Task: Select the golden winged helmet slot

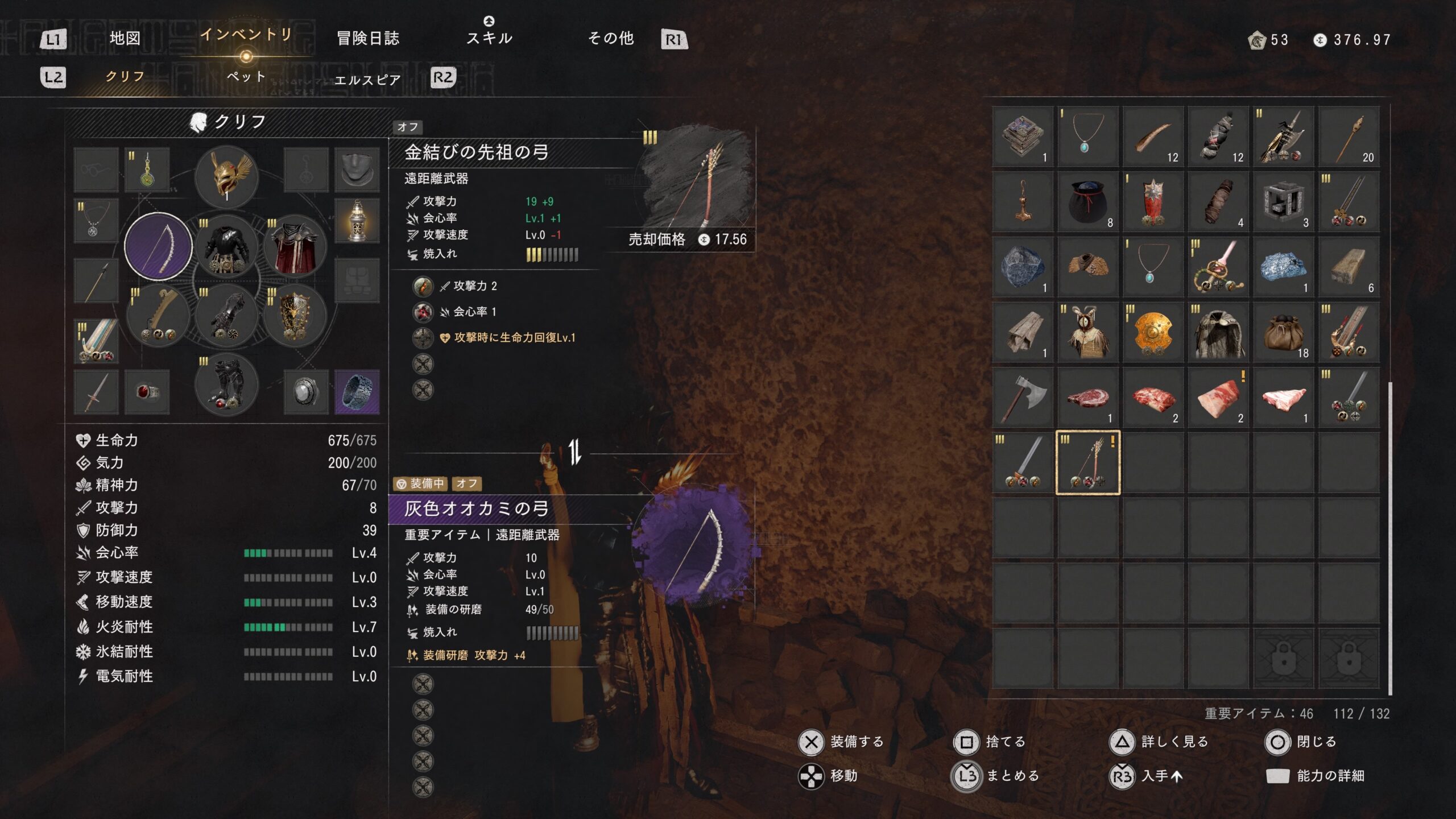Action: [x=226, y=176]
